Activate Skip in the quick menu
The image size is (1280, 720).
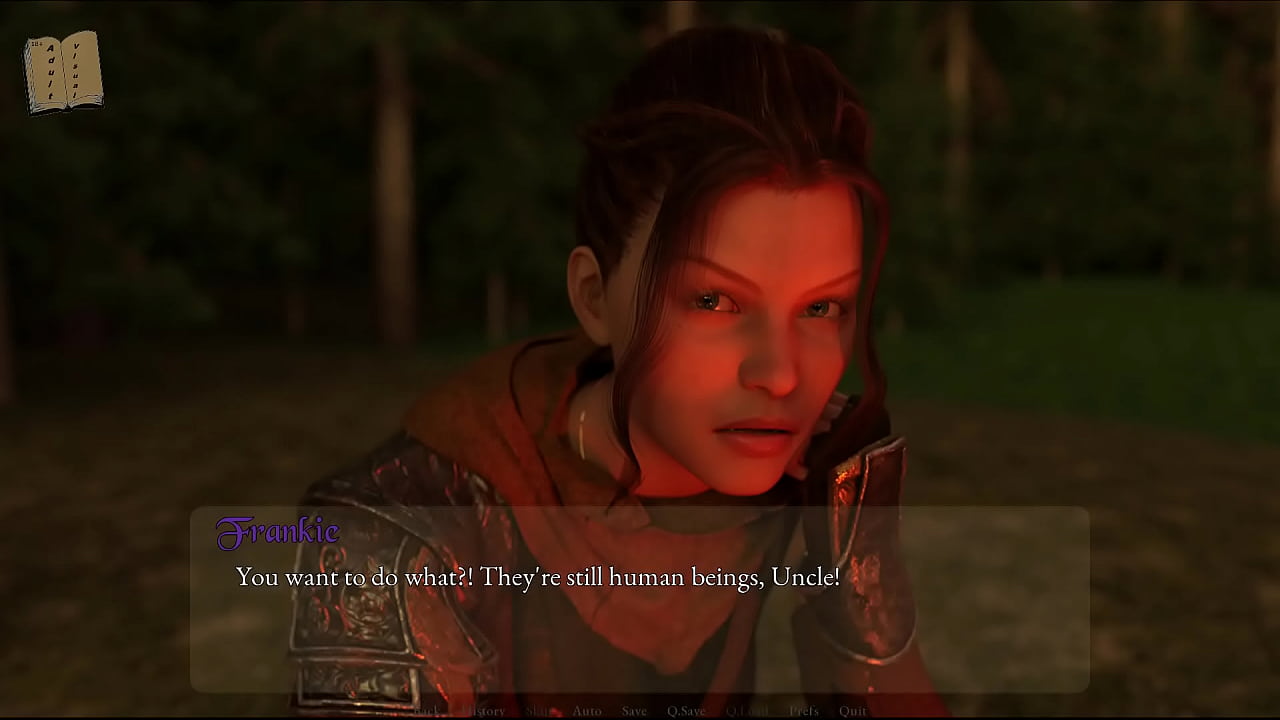(539, 711)
